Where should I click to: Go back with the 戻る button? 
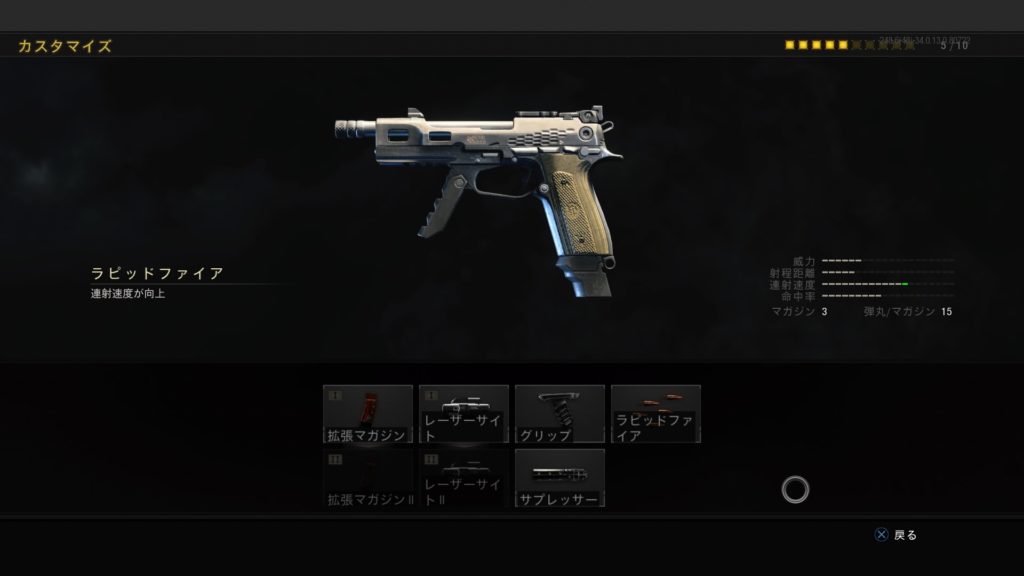pyautogui.click(x=895, y=535)
